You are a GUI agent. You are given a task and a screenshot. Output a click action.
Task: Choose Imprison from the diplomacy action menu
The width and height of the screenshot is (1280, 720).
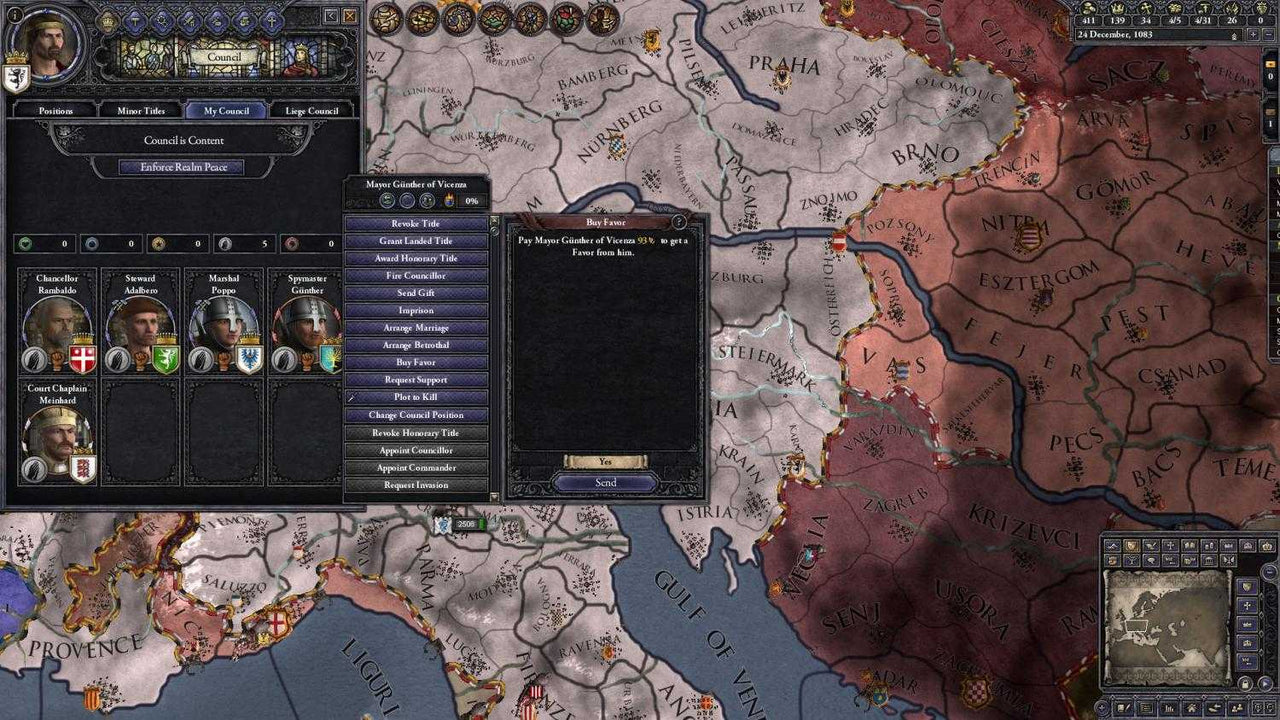pyautogui.click(x=415, y=310)
